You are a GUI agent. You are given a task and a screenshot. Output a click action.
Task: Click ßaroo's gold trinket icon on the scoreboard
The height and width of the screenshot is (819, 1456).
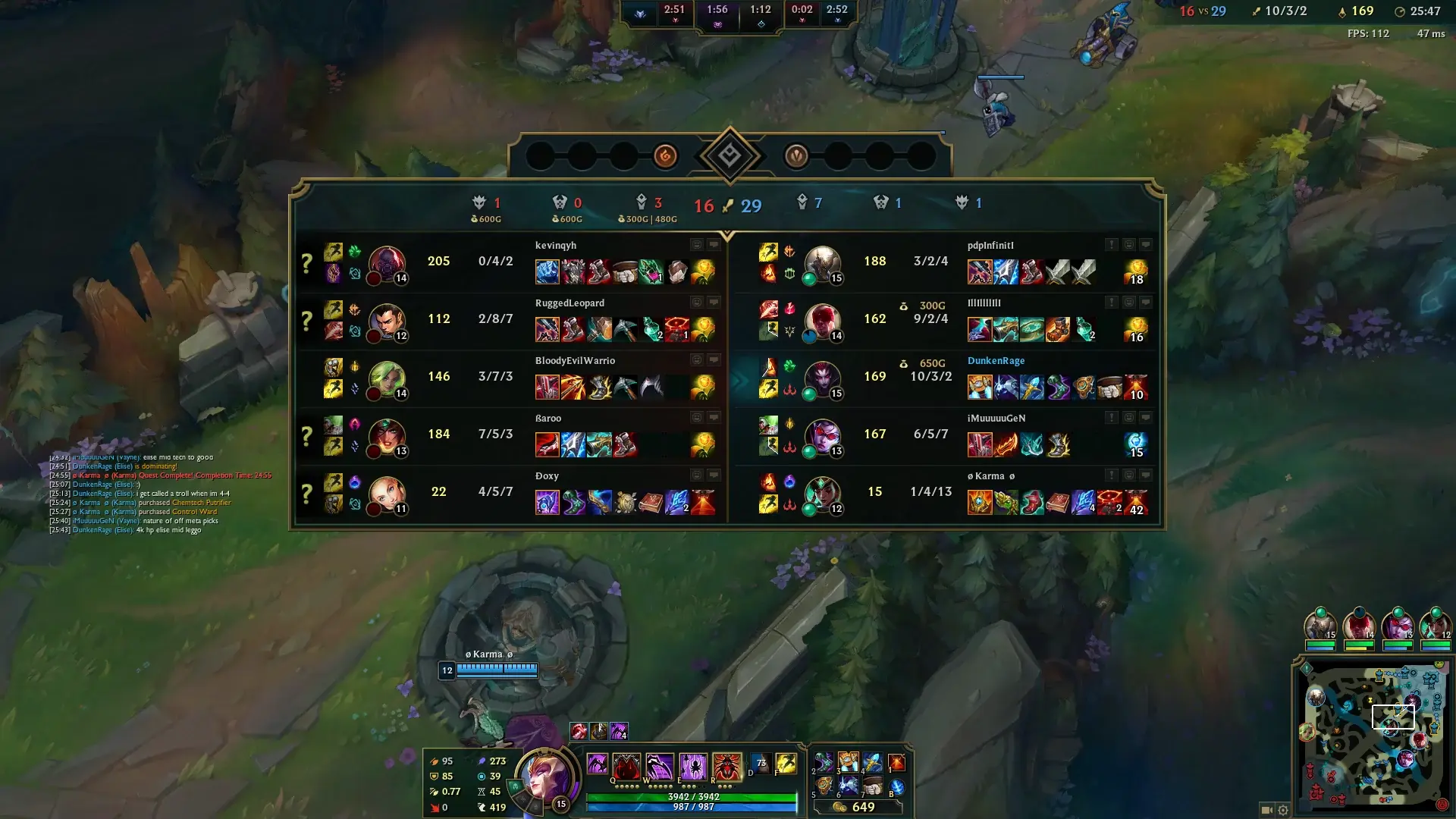pos(704,444)
